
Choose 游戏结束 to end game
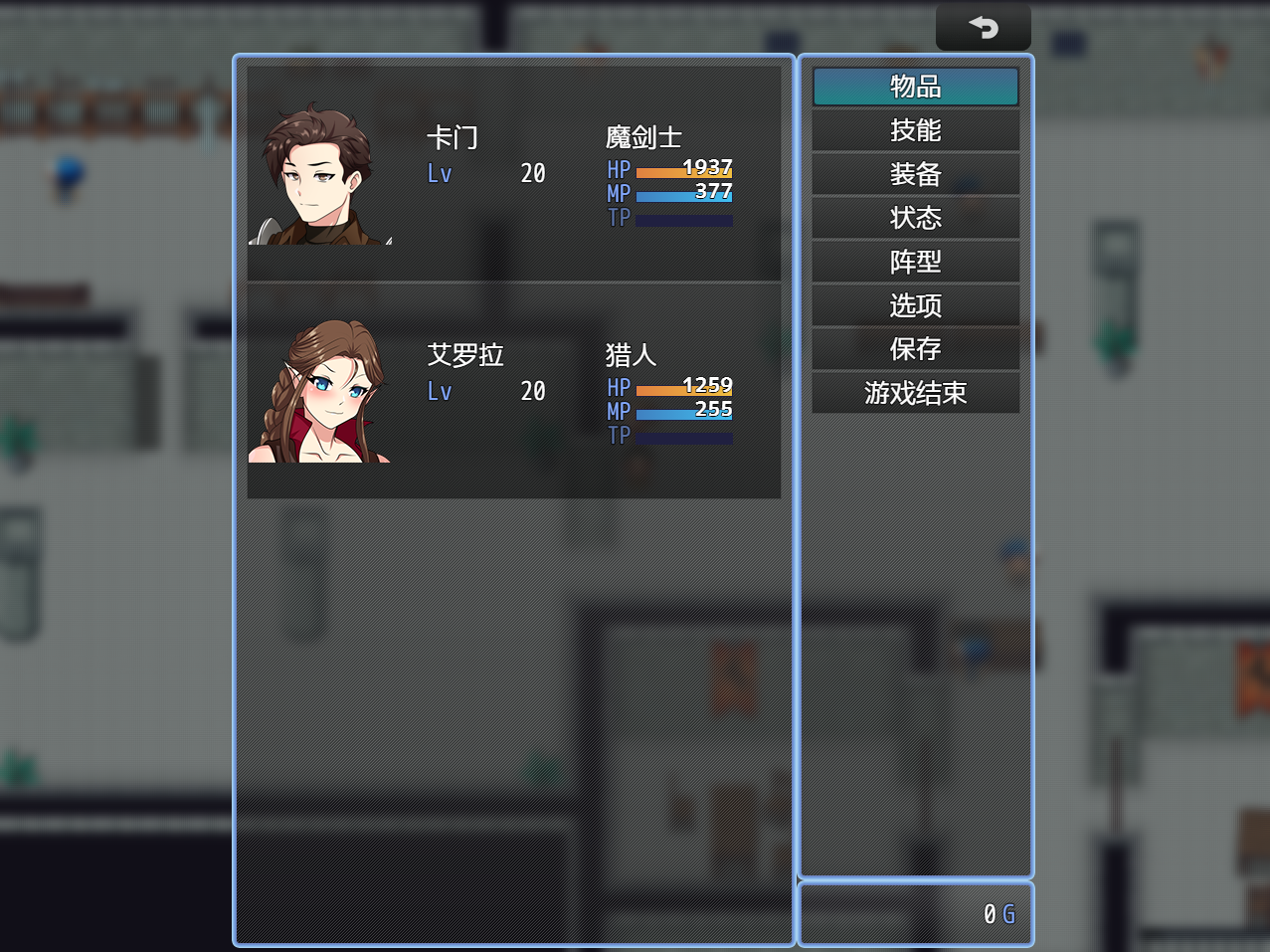(x=915, y=393)
